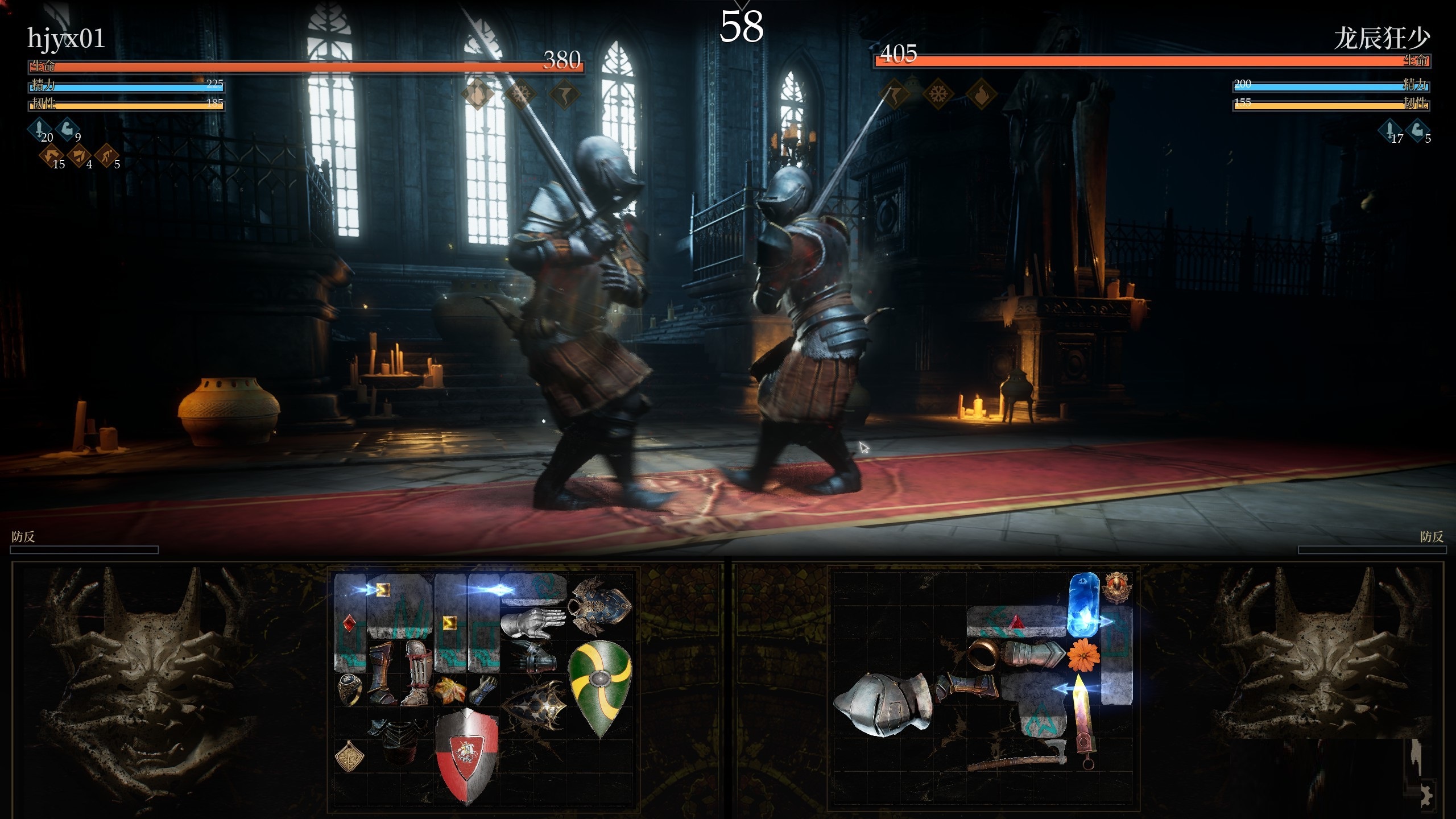The height and width of the screenshot is (819, 1456).
Task: Select the small blue leather glove
Action: pyautogui.click(x=483, y=689)
